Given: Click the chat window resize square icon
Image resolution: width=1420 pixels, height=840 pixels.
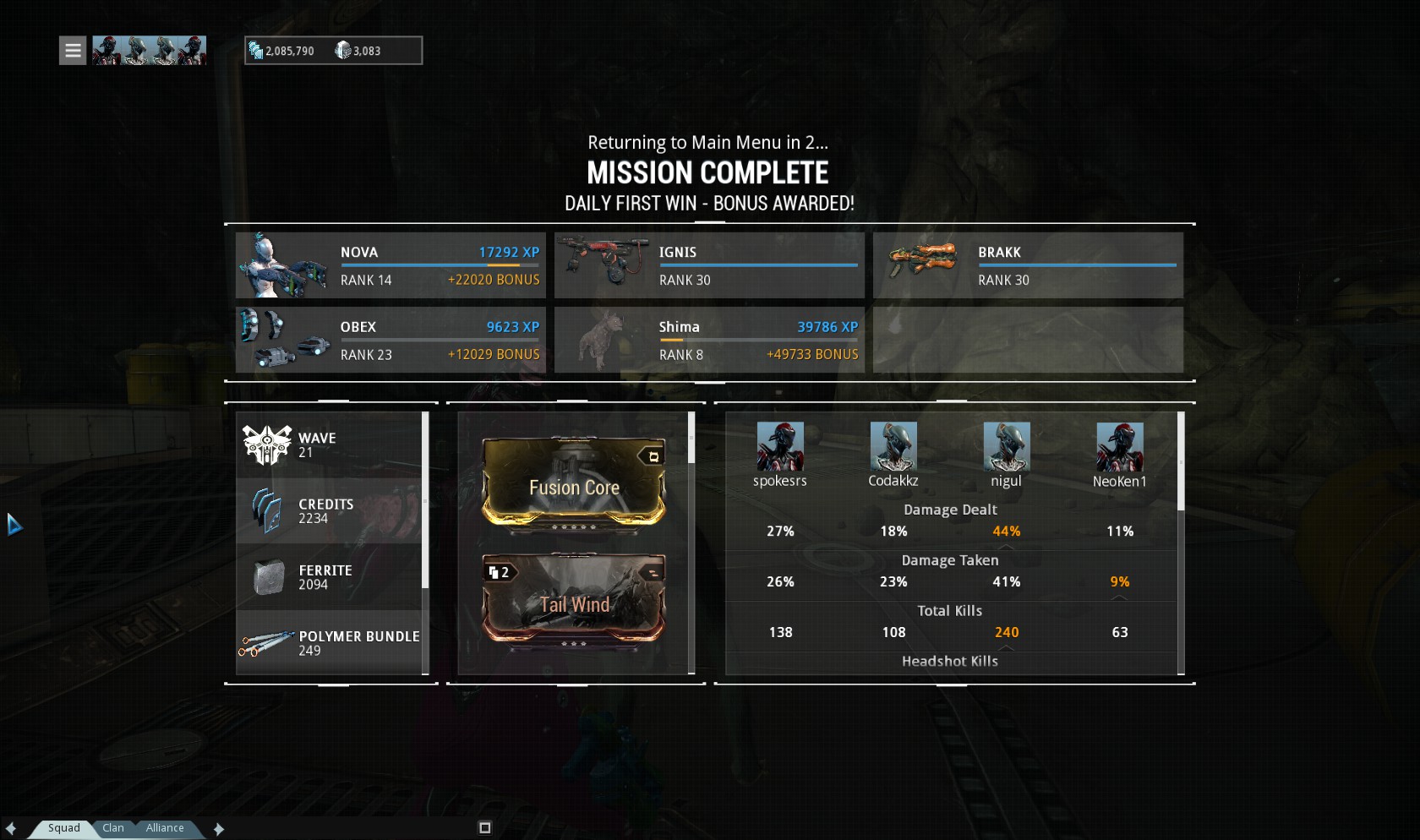Looking at the screenshot, I should [x=484, y=828].
